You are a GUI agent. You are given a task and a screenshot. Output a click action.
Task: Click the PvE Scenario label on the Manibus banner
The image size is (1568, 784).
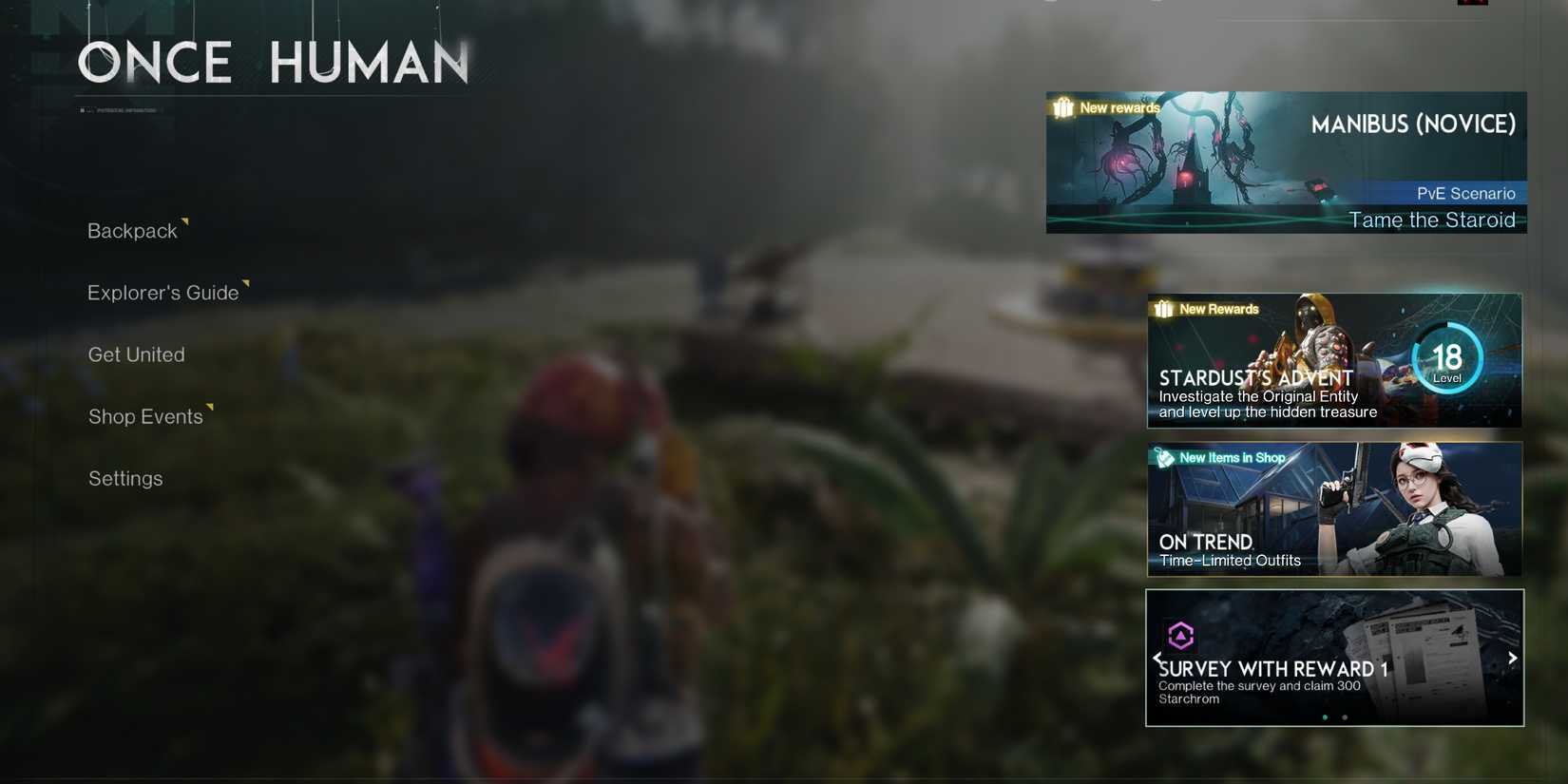click(1467, 193)
